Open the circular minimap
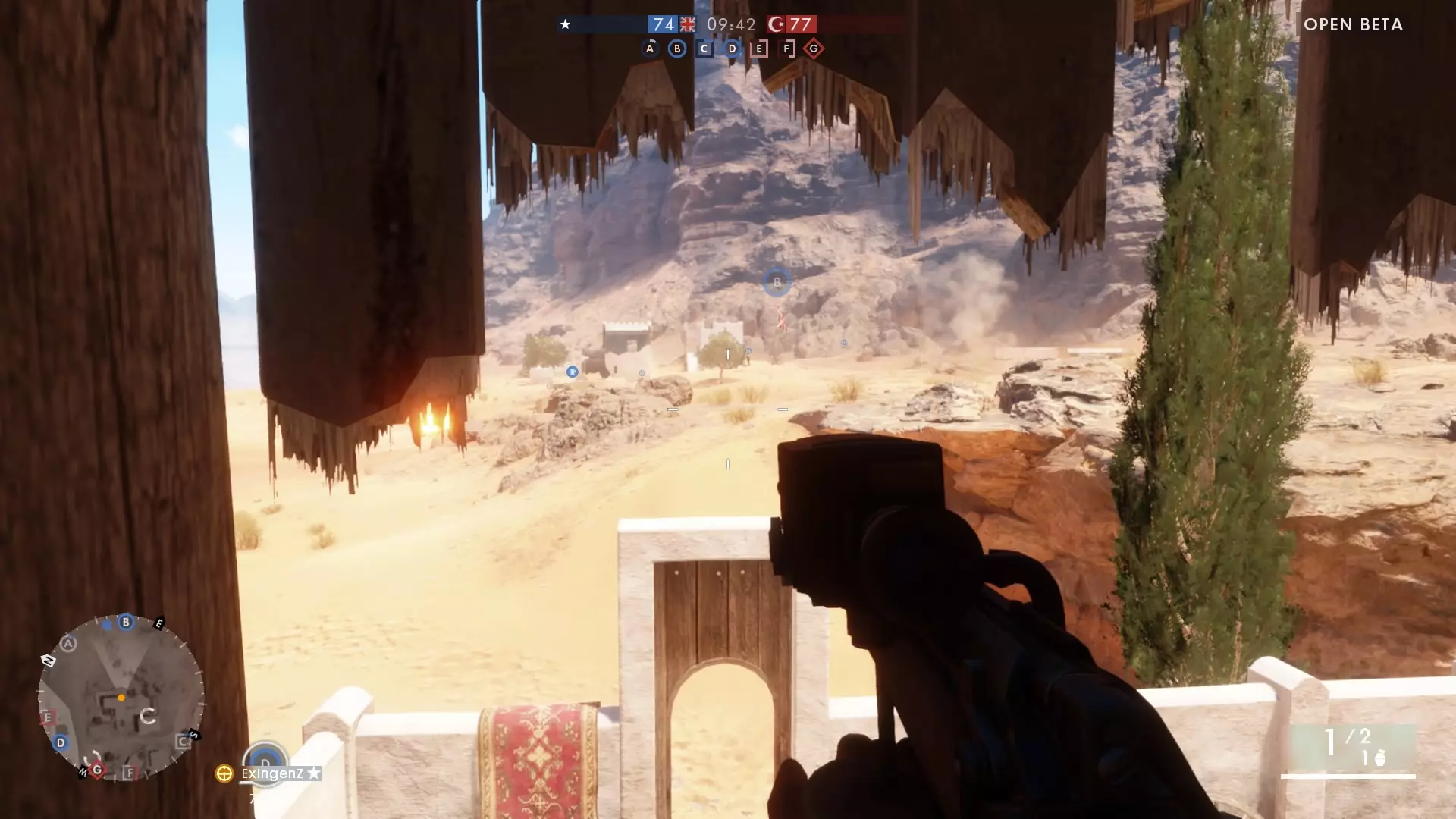Viewport: 1456px width, 819px height. (x=121, y=698)
